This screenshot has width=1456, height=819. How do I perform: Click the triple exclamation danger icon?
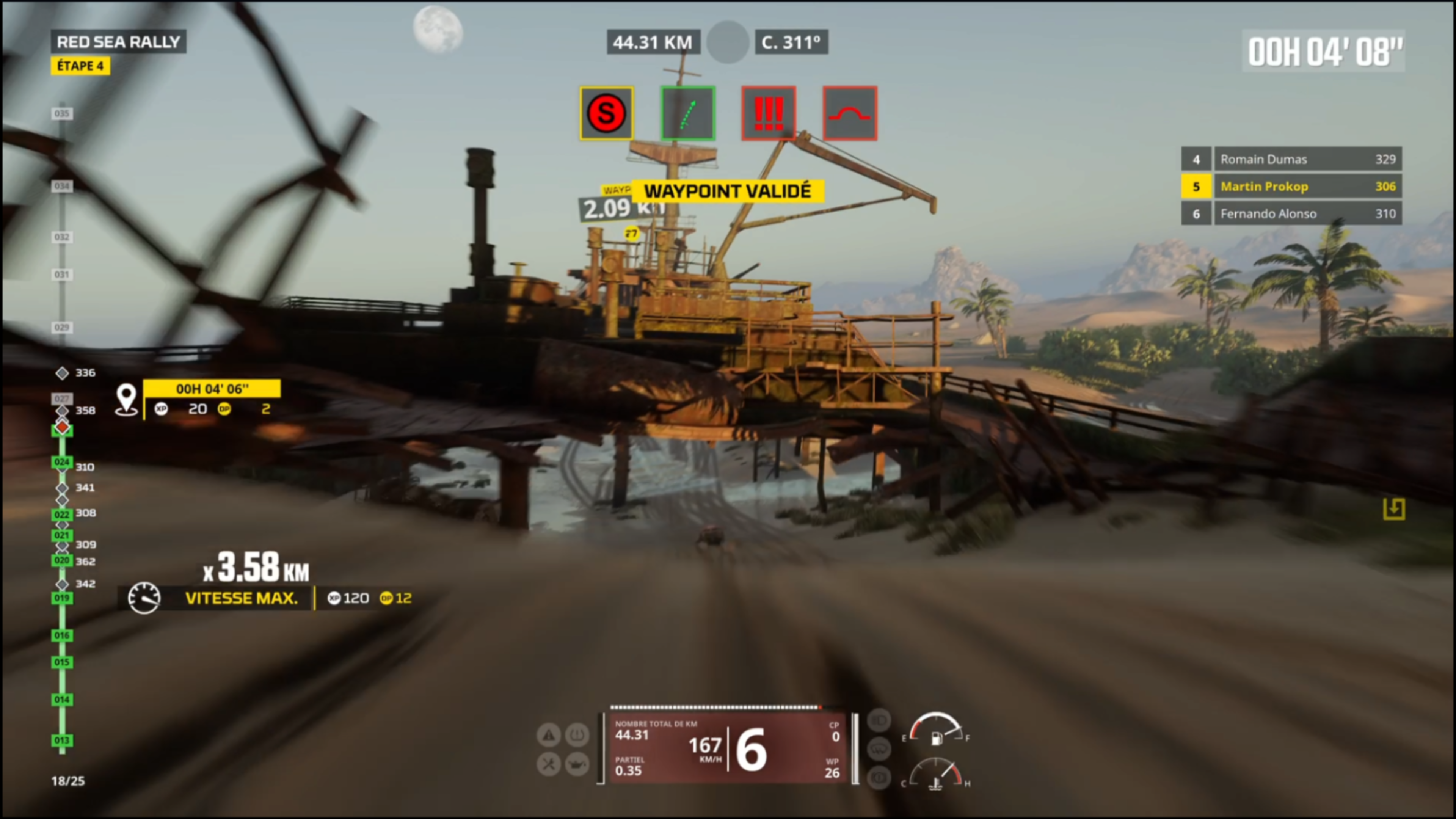tap(769, 113)
